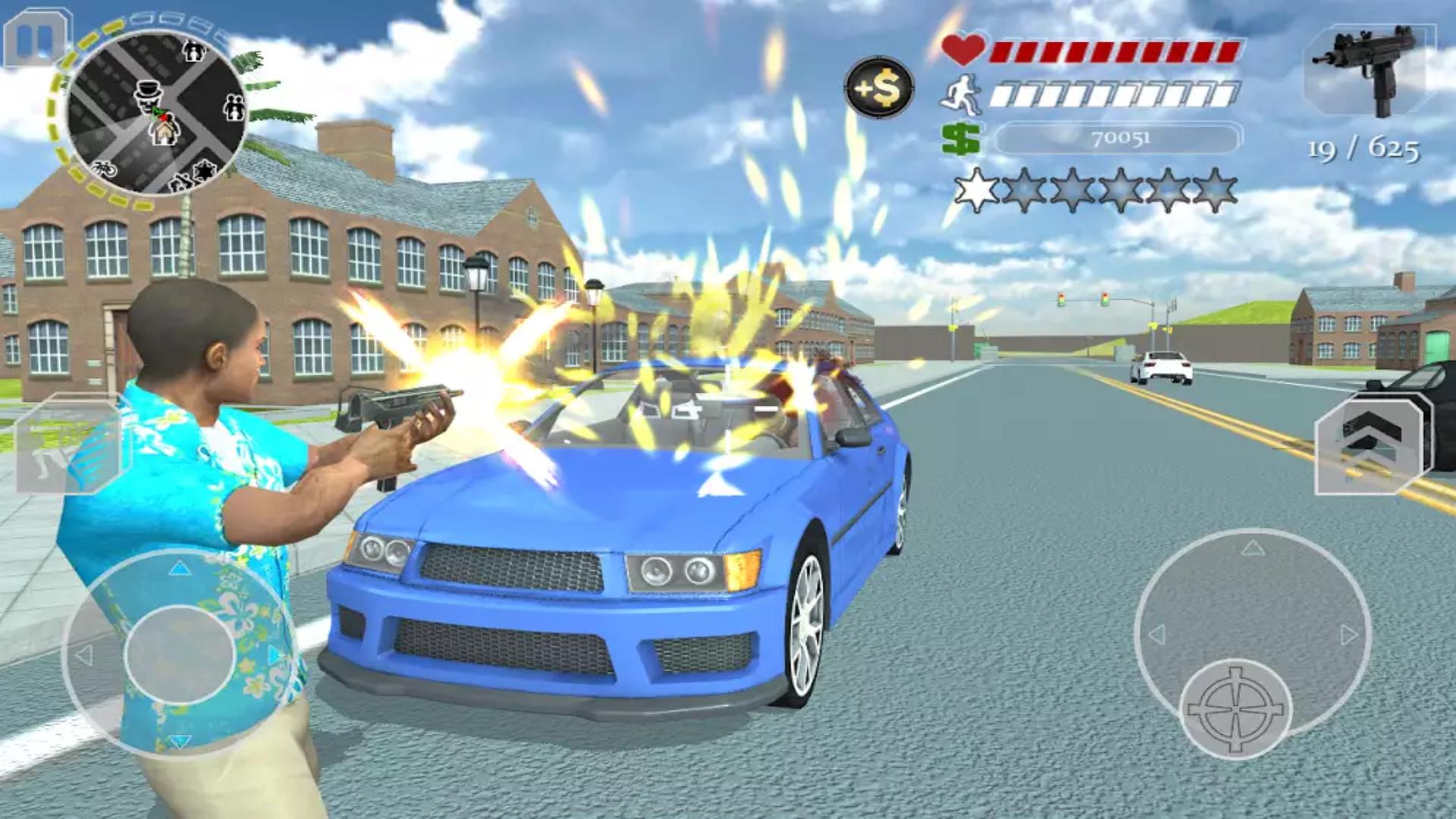The image size is (1456, 819).
Task: Open the circular city minimap
Action: (155, 114)
